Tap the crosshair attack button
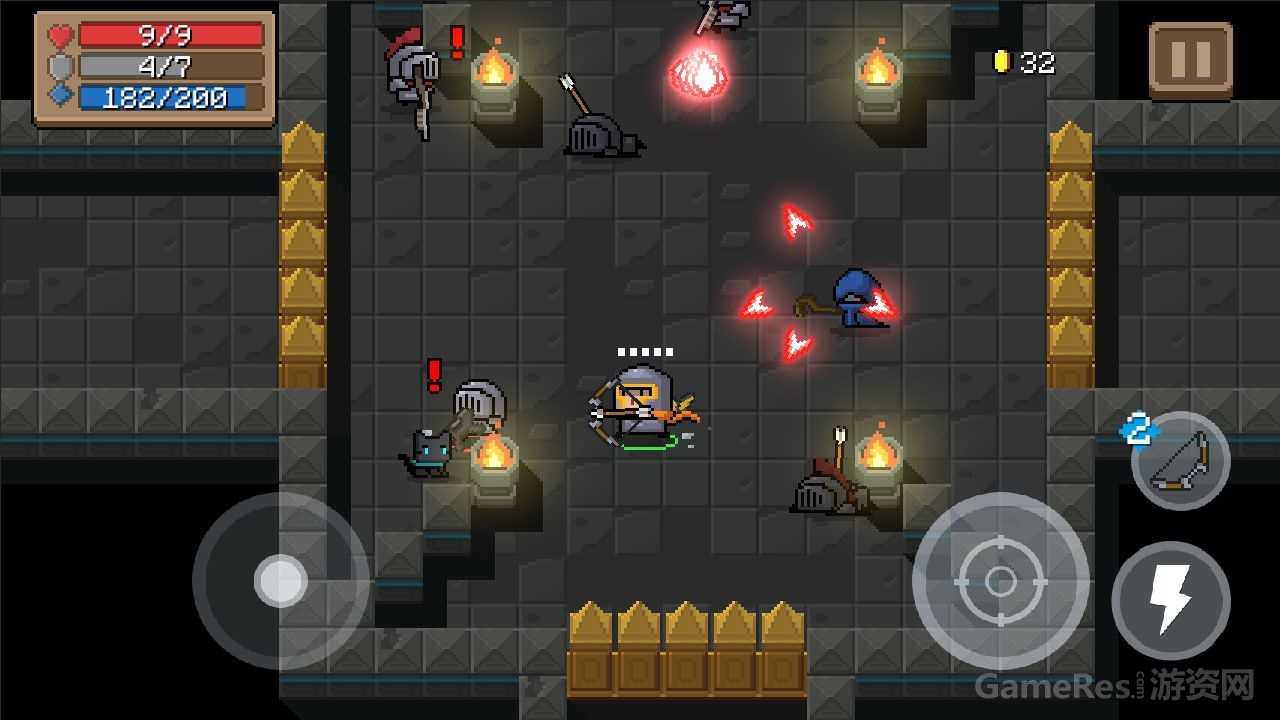 1000,580
